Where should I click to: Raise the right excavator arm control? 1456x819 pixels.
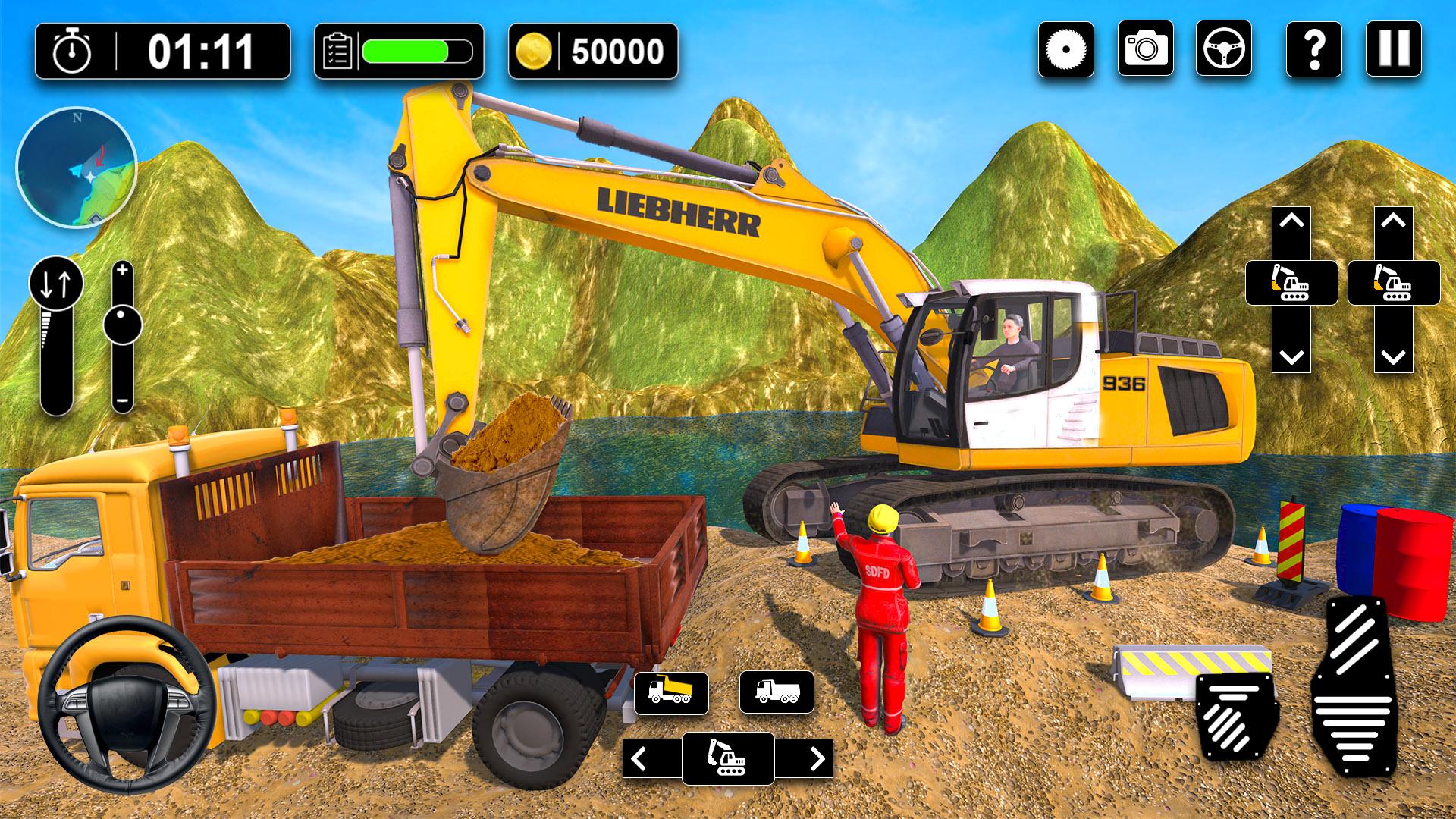coord(1393,223)
